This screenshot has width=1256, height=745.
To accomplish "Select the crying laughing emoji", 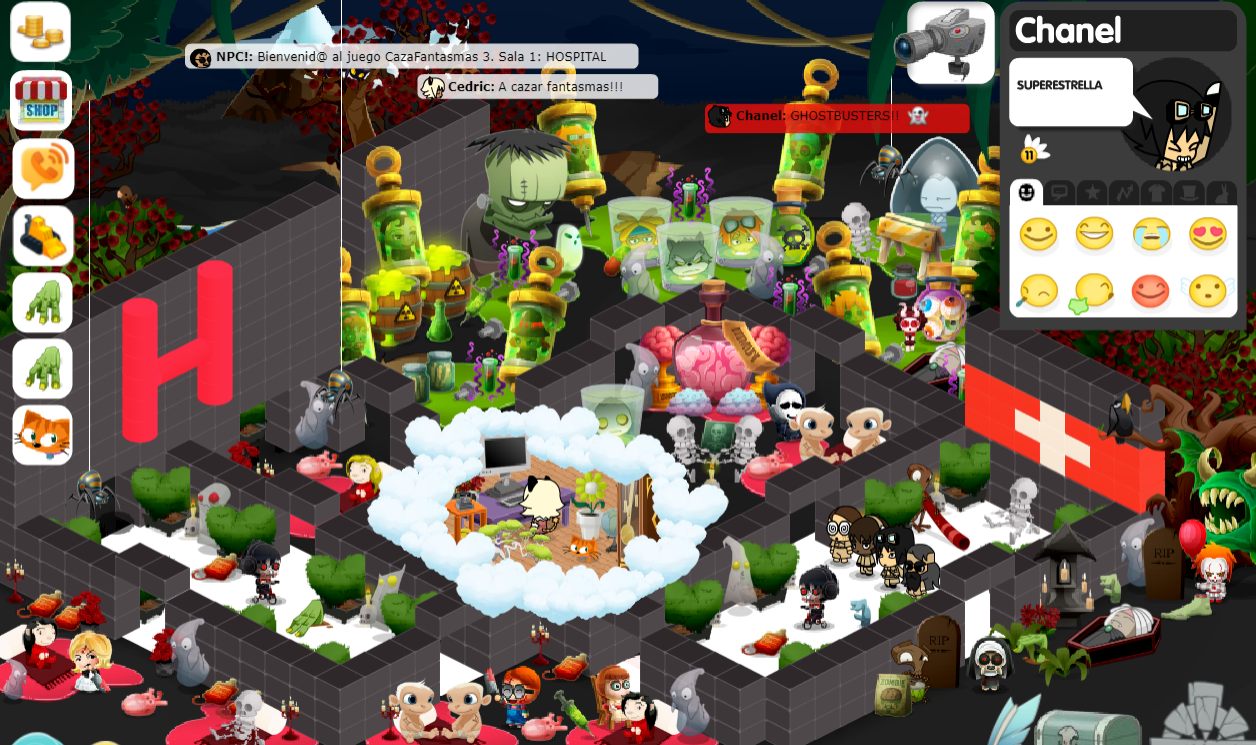I will (x=1152, y=235).
